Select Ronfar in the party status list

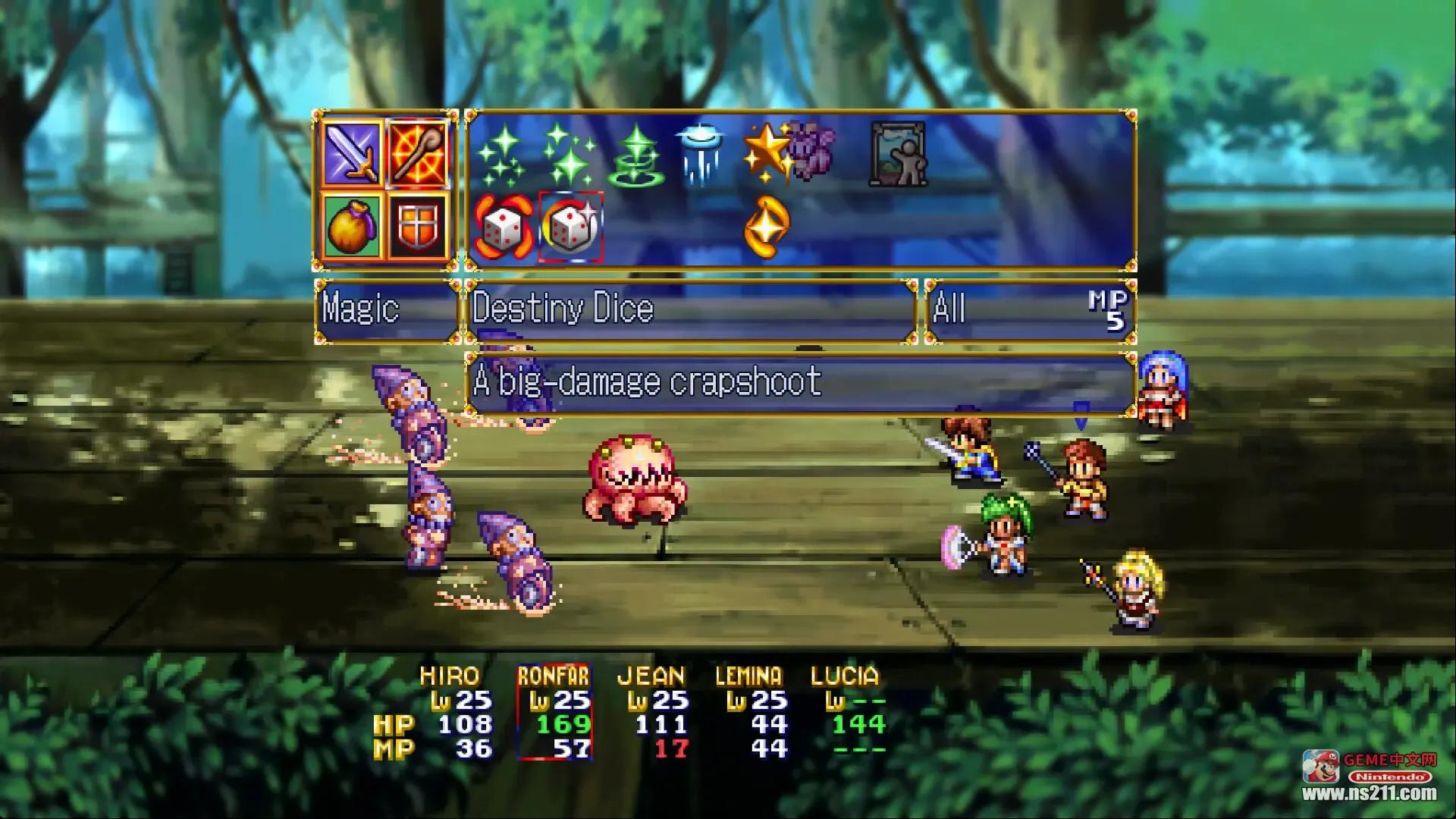click(554, 711)
